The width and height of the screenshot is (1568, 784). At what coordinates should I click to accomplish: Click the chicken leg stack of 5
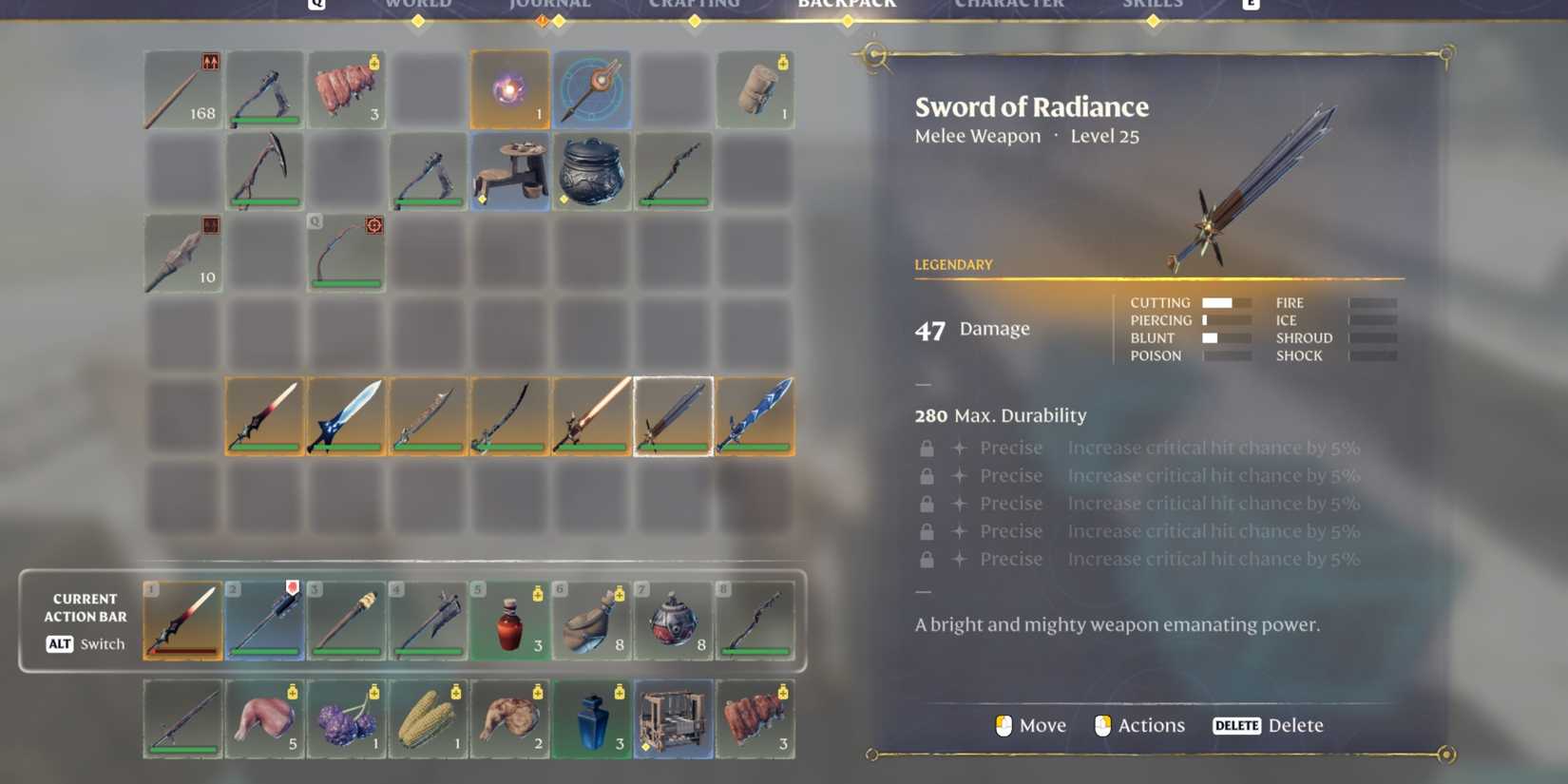[x=264, y=718]
